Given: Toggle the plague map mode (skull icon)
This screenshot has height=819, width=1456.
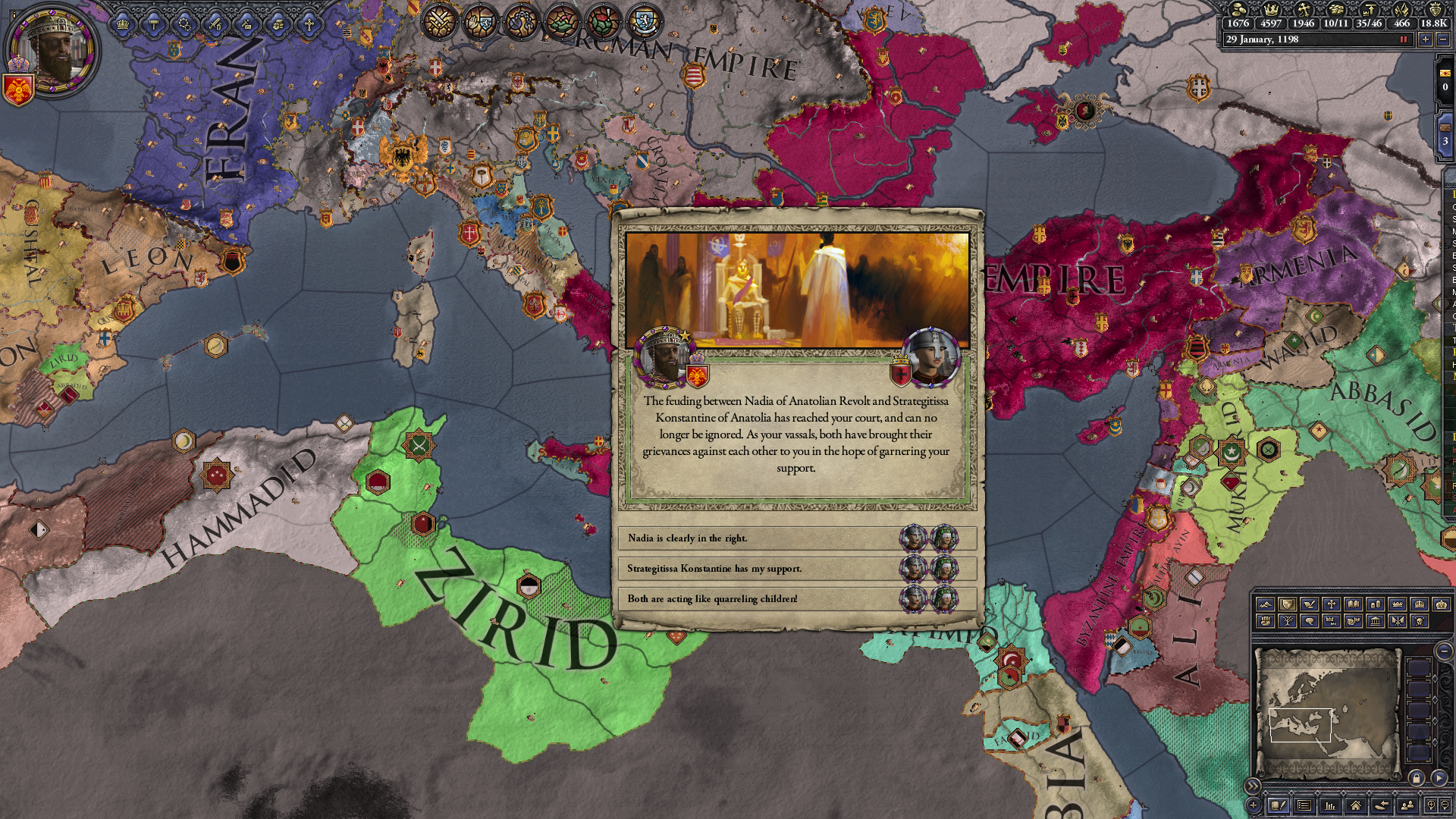Looking at the screenshot, I should pos(1420,622).
